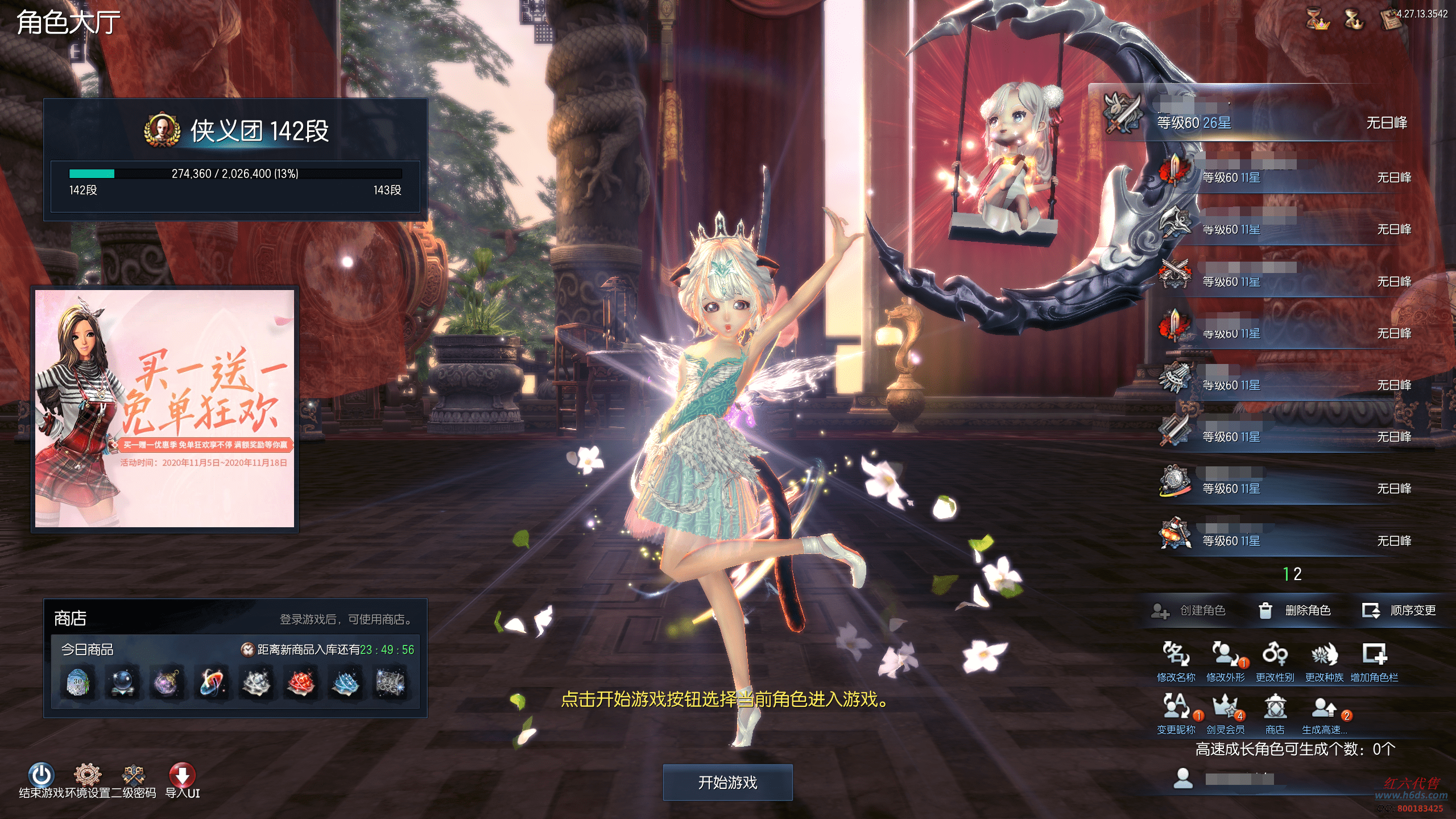
Task: Choose 增加角色栏 to add a character slot
Action: point(1374,655)
